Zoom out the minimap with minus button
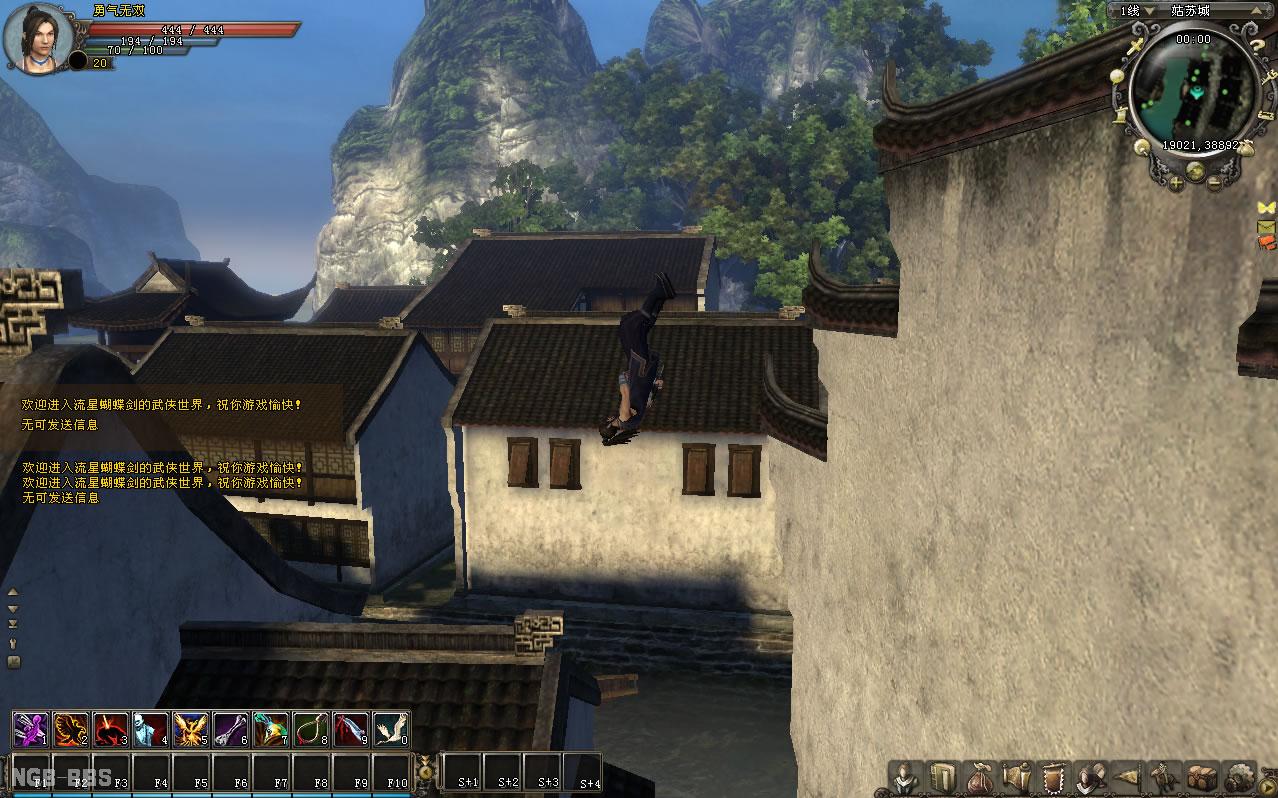 coord(1214,182)
